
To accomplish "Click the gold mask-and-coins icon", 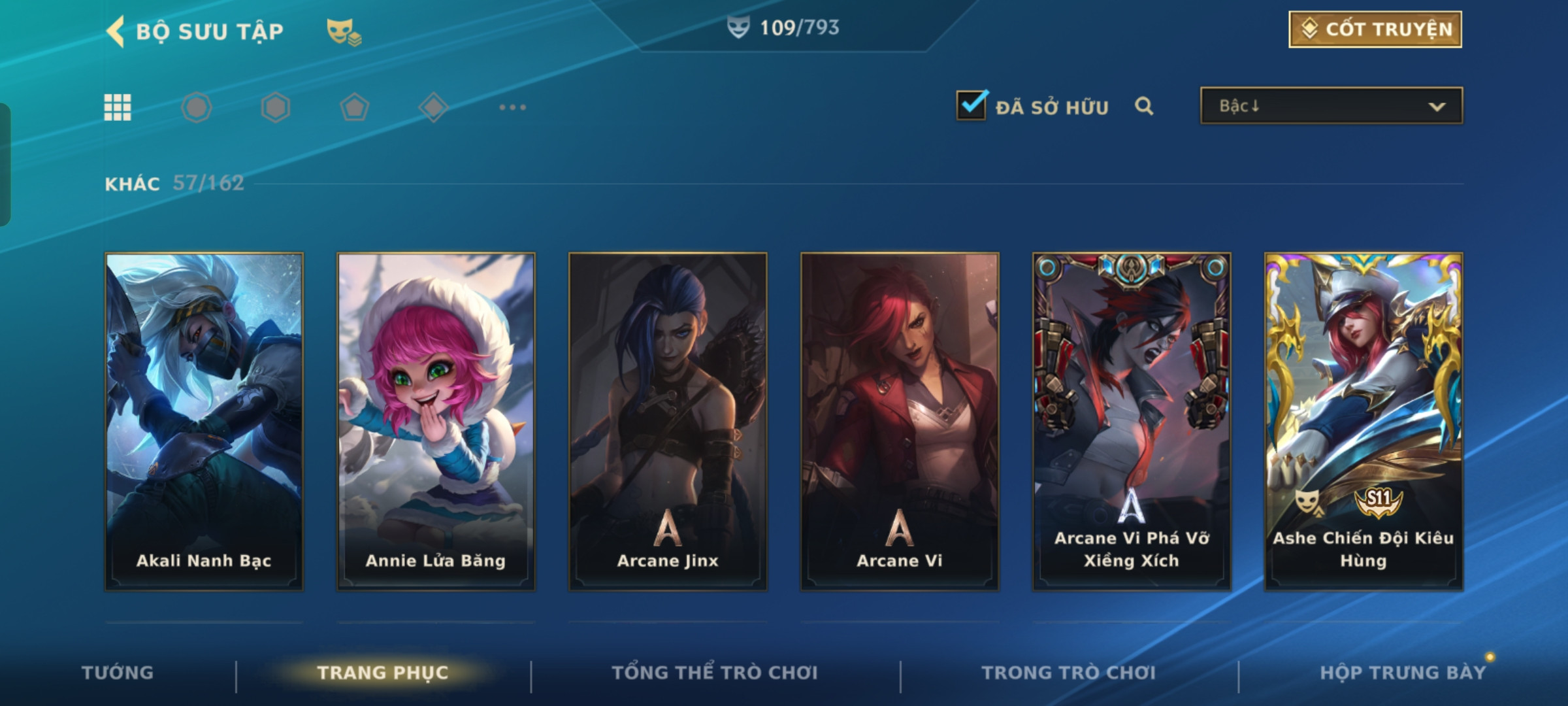I will pos(344,31).
